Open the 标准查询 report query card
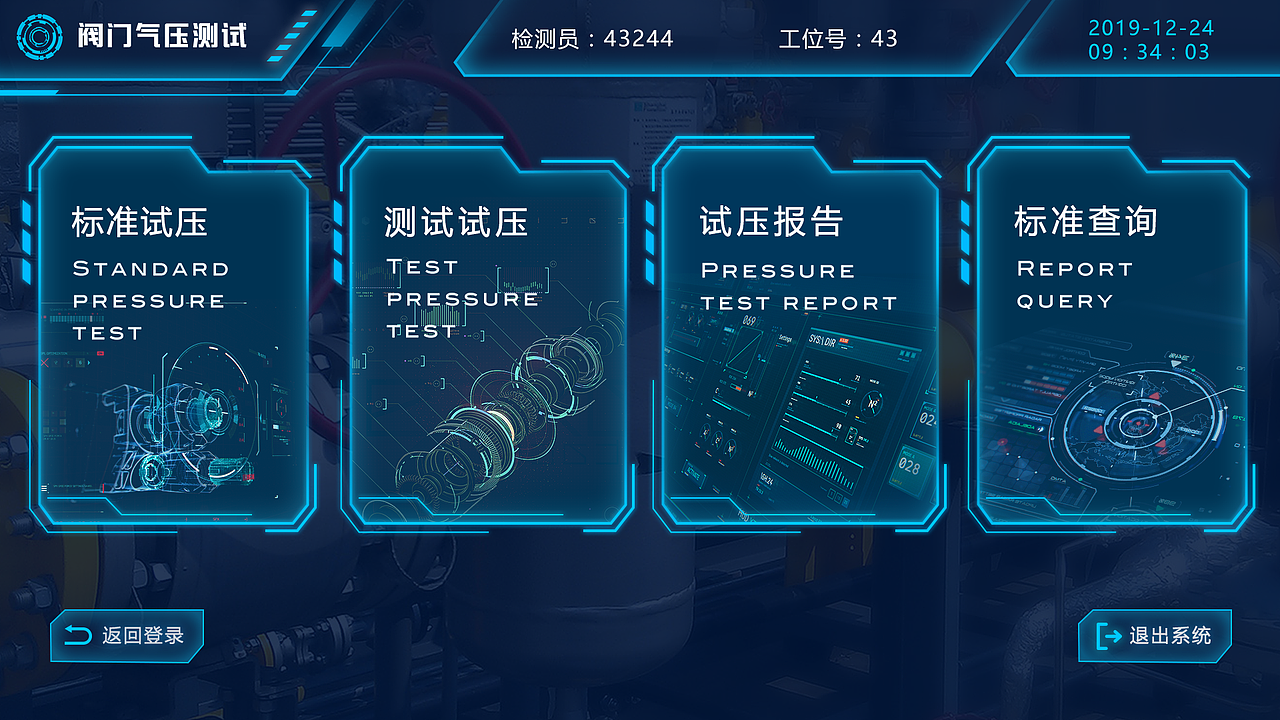1280x720 pixels. pos(1110,330)
